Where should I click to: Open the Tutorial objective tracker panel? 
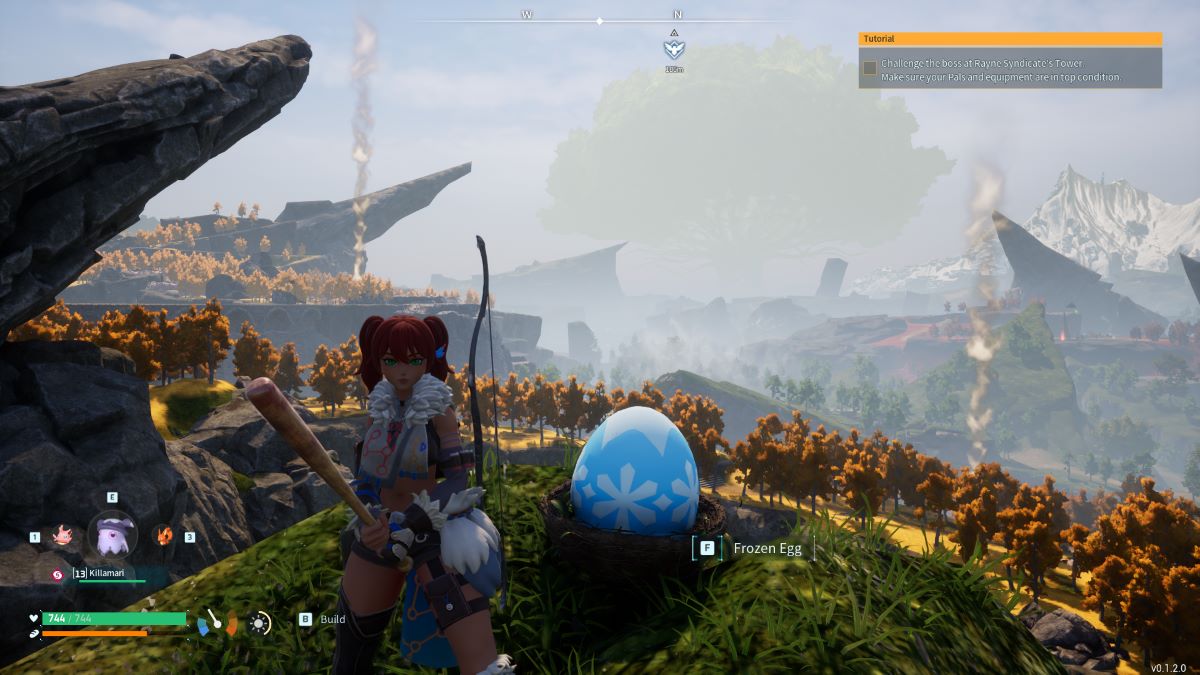pos(1010,39)
